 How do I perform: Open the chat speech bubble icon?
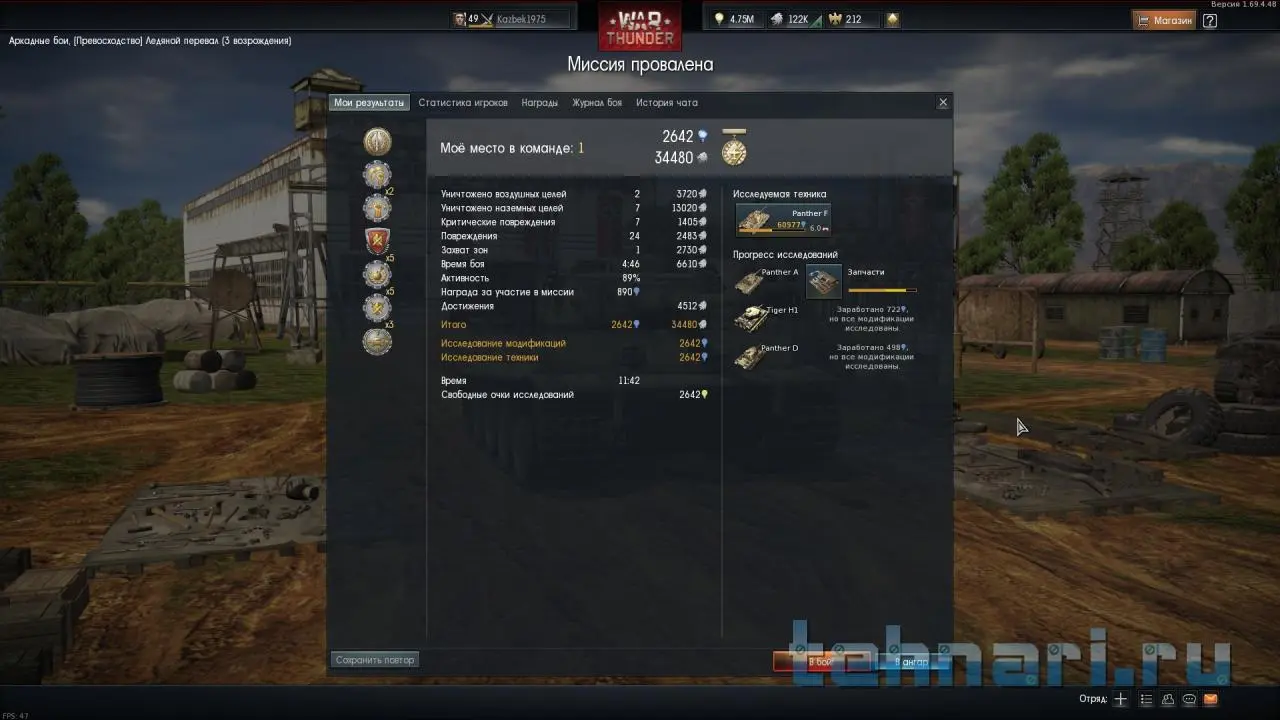tap(1190, 699)
